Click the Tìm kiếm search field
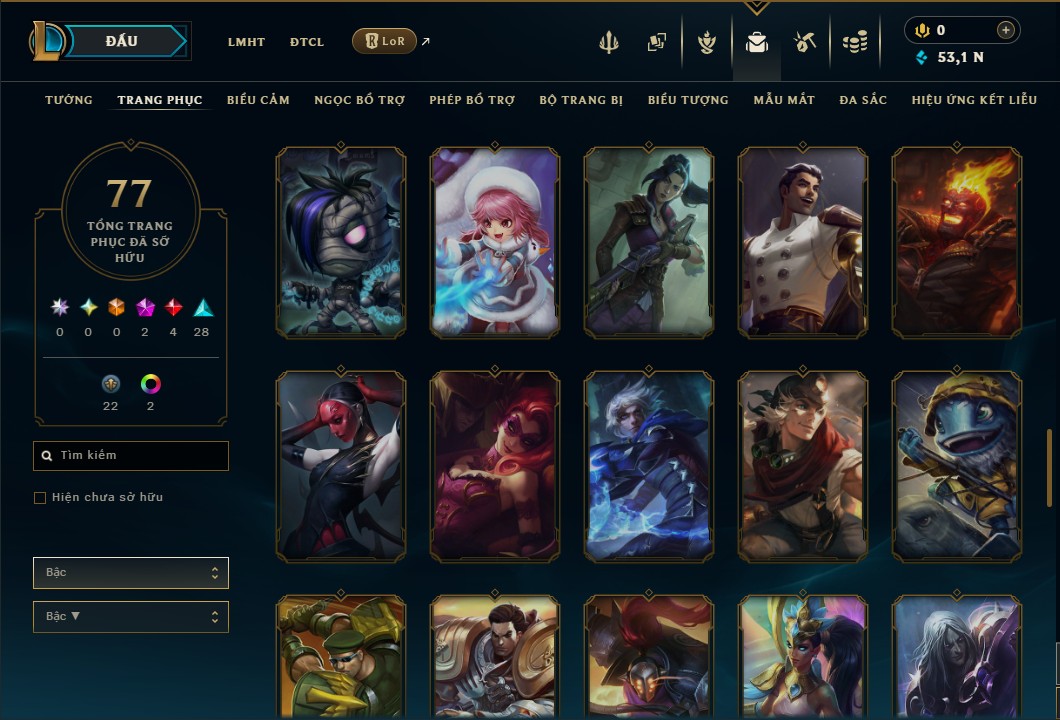 coord(131,456)
